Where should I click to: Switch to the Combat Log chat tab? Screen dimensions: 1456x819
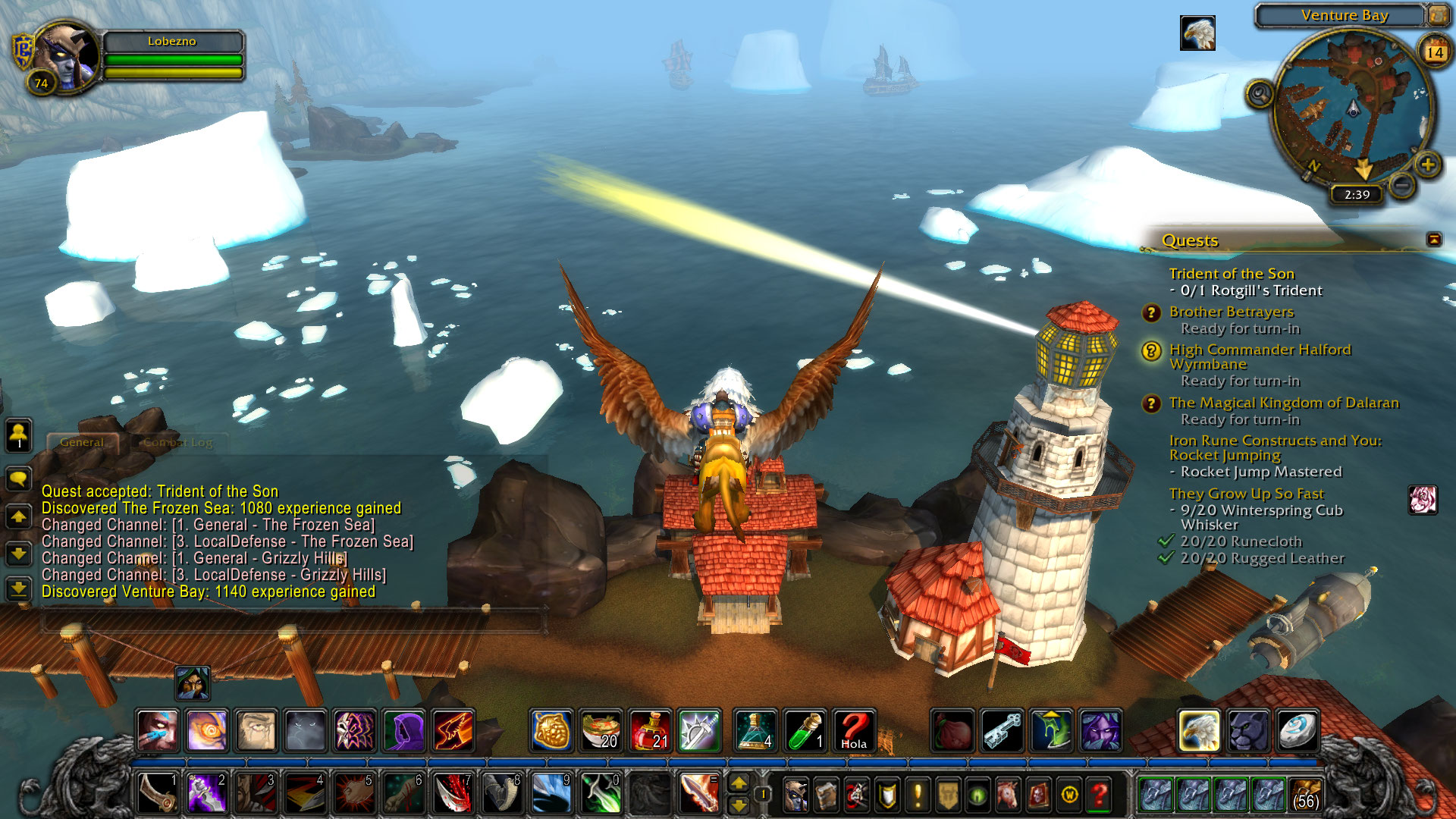178,442
